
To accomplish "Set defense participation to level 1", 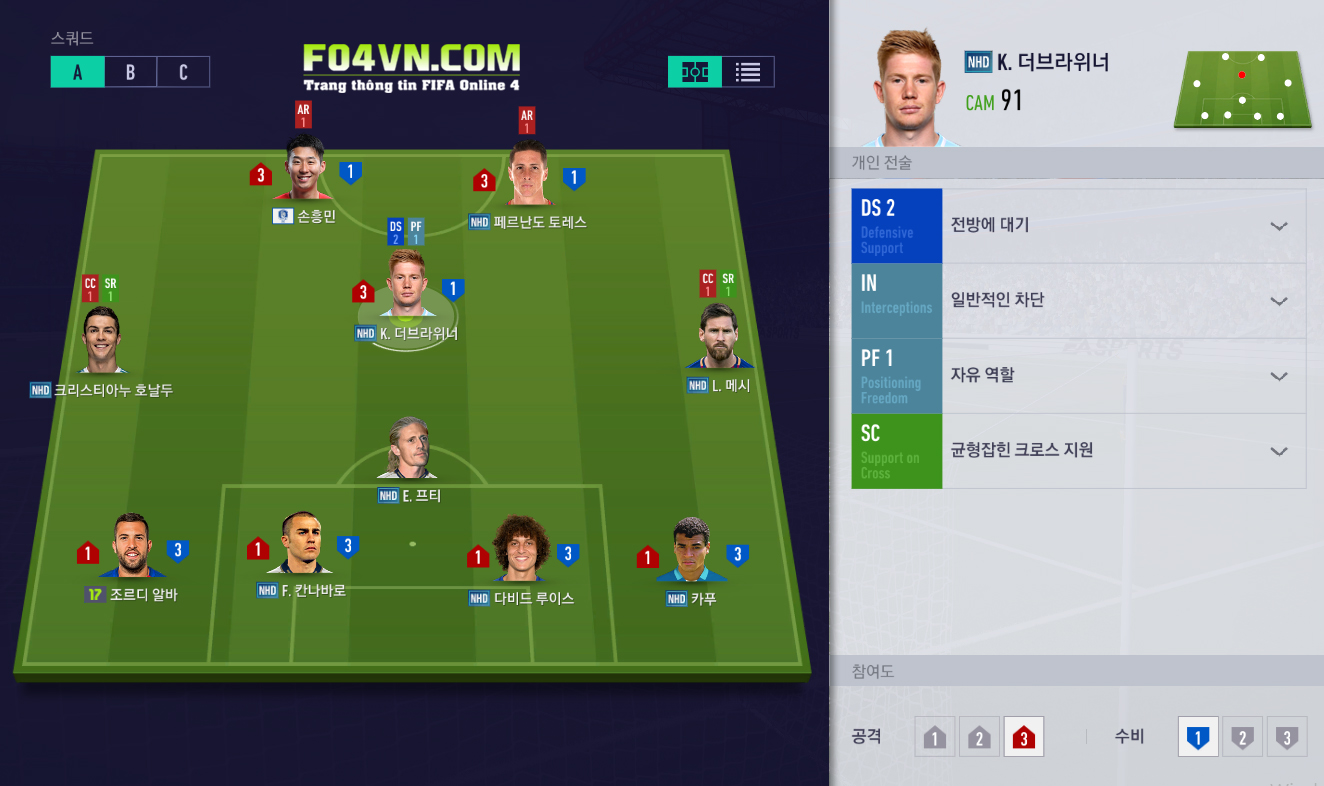I will tap(1198, 738).
